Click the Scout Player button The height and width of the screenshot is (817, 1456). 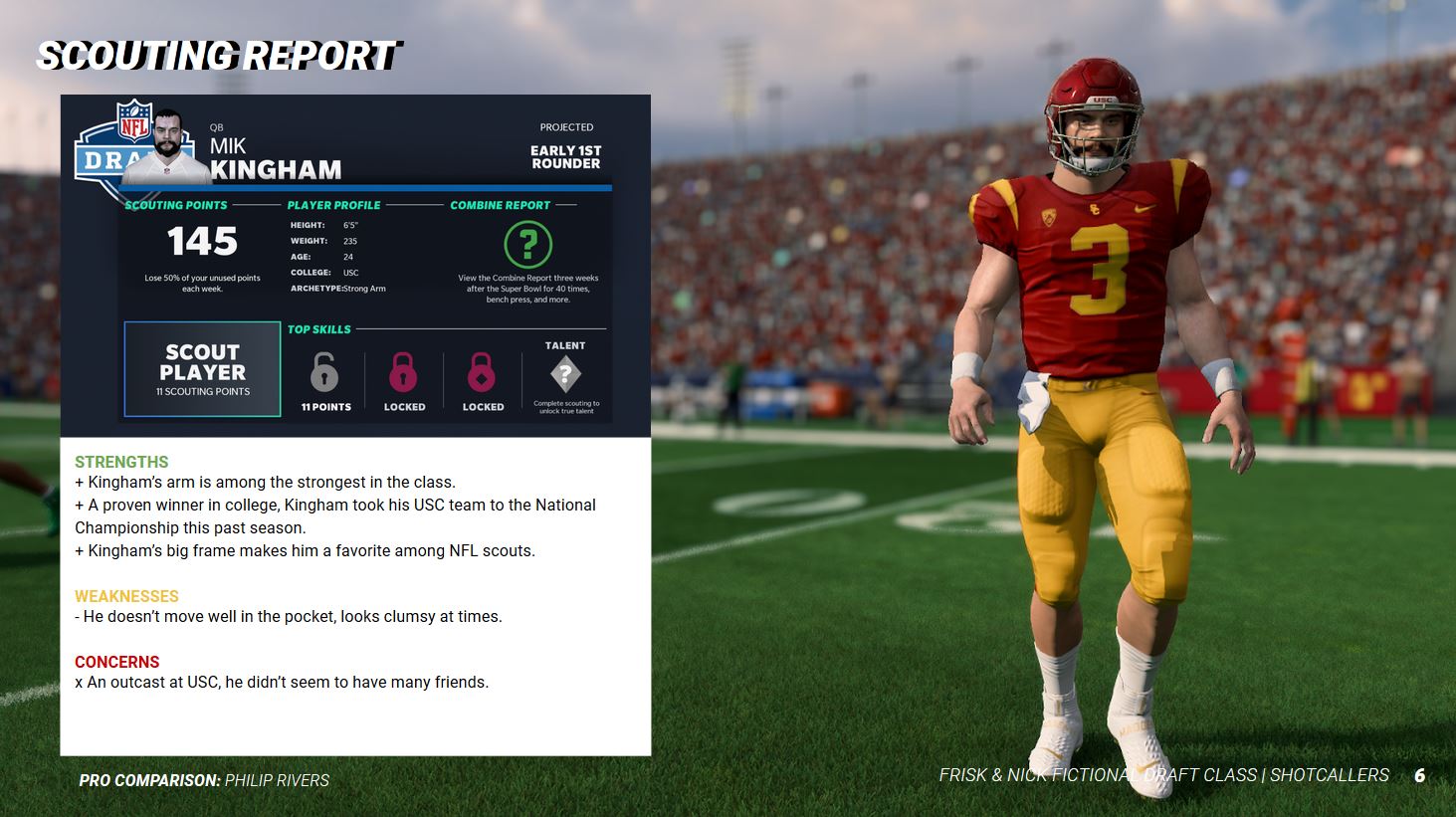pyautogui.click(x=202, y=369)
